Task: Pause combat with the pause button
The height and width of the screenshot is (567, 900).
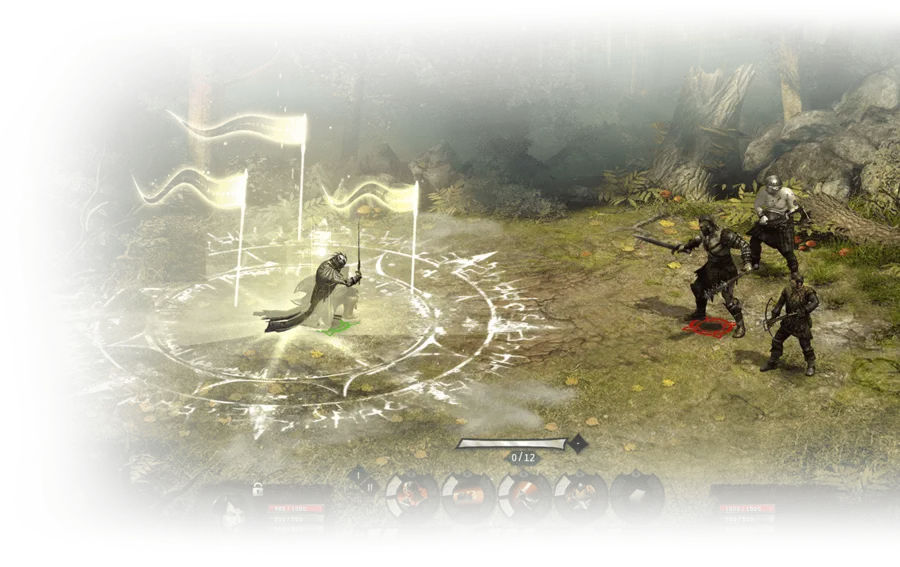Action: click(x=370, y=487)
